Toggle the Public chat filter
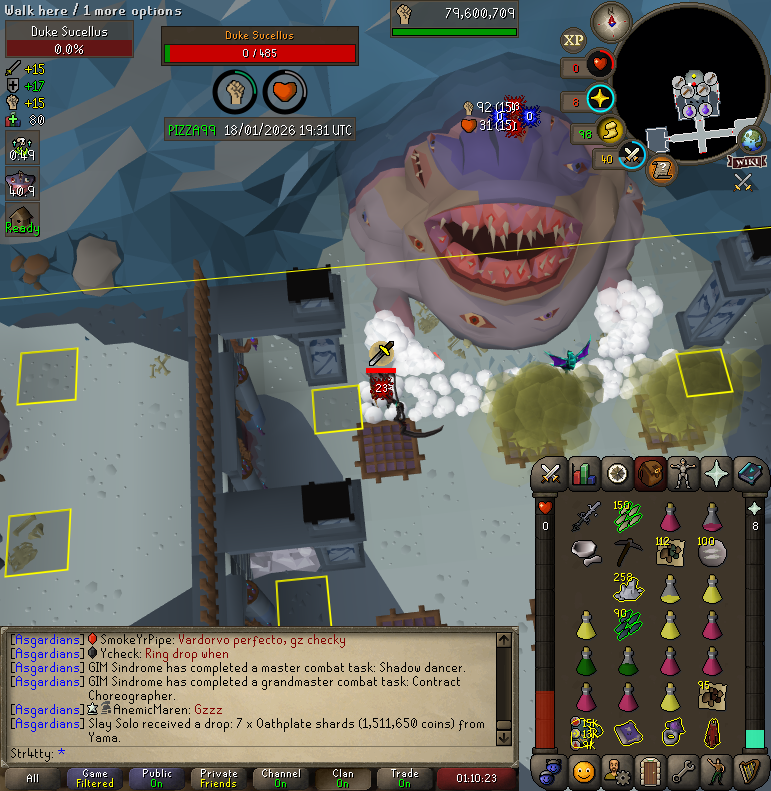771x791 pixels. pos(157,779)
